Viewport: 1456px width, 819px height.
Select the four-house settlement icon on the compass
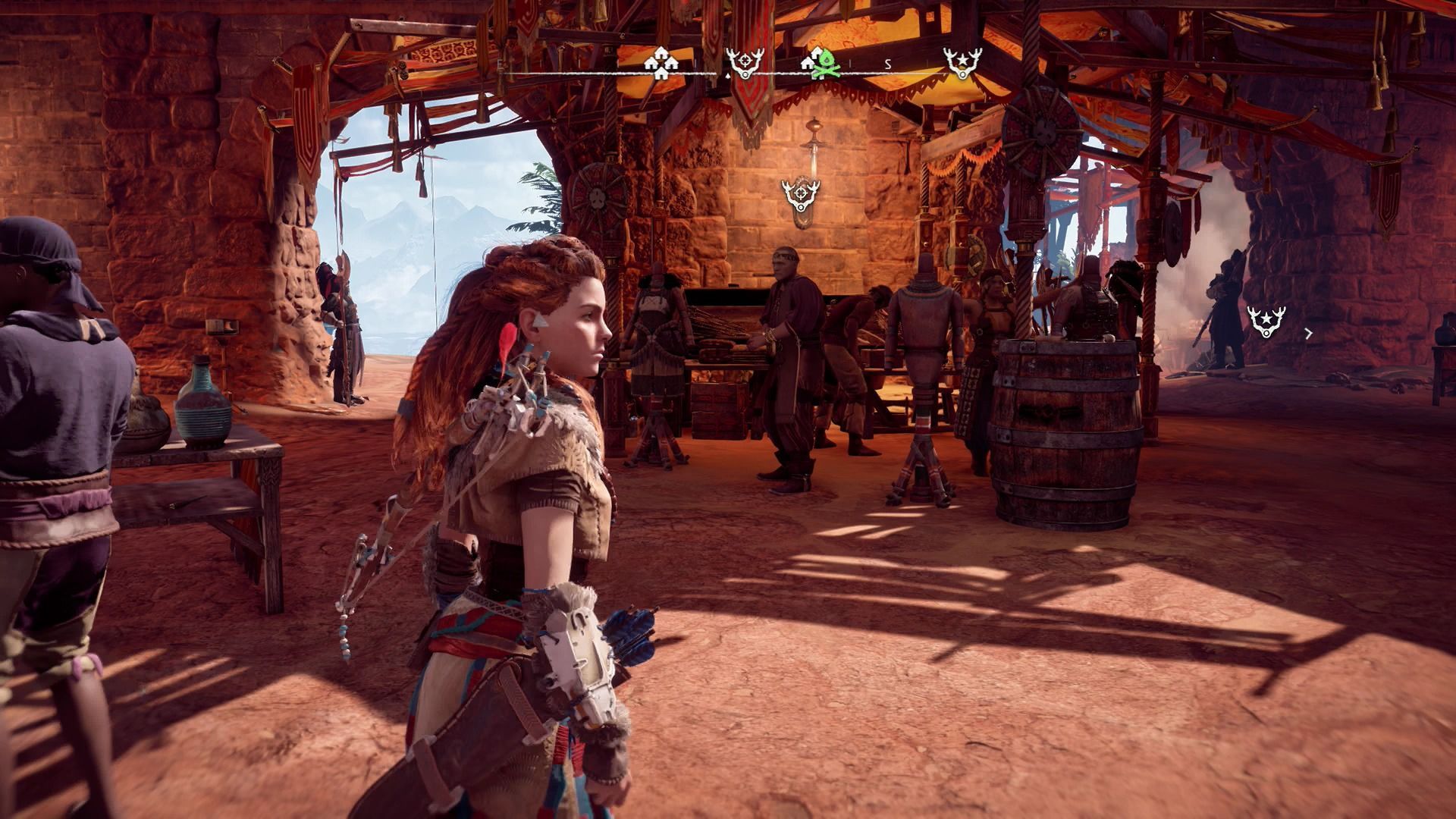[x=661, y=64]
